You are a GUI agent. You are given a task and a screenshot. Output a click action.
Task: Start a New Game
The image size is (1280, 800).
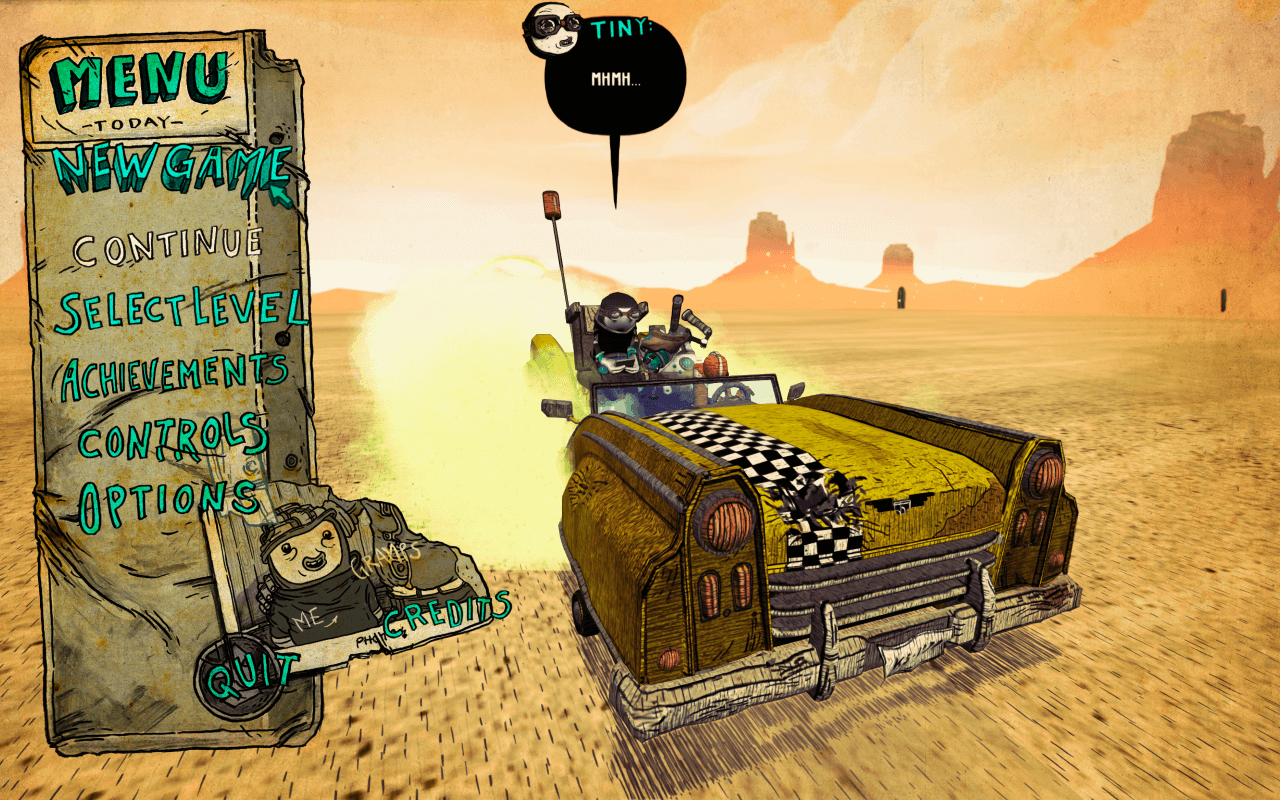point(172,170)
